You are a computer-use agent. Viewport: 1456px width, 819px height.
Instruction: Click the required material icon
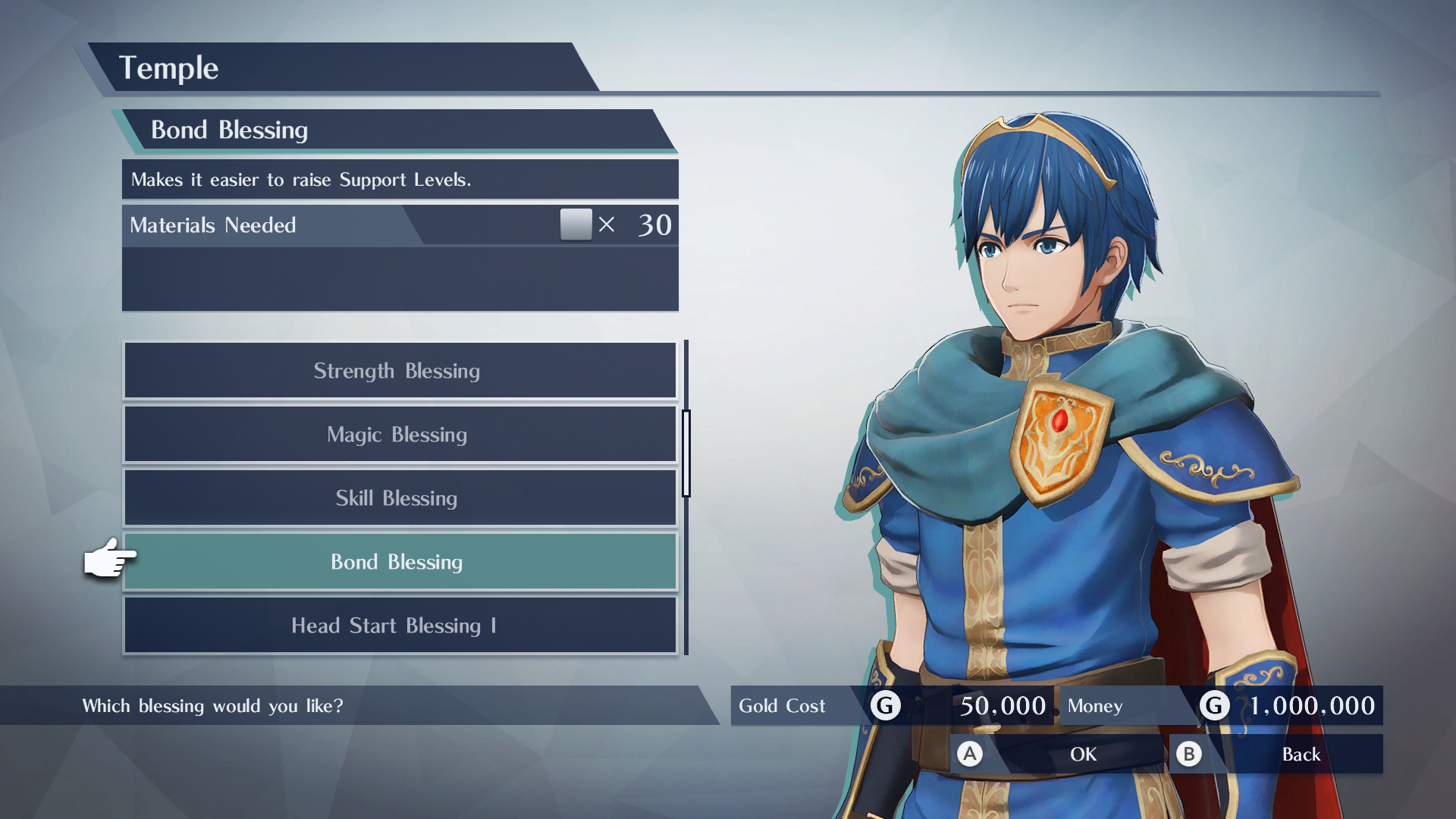click(576, 224)
